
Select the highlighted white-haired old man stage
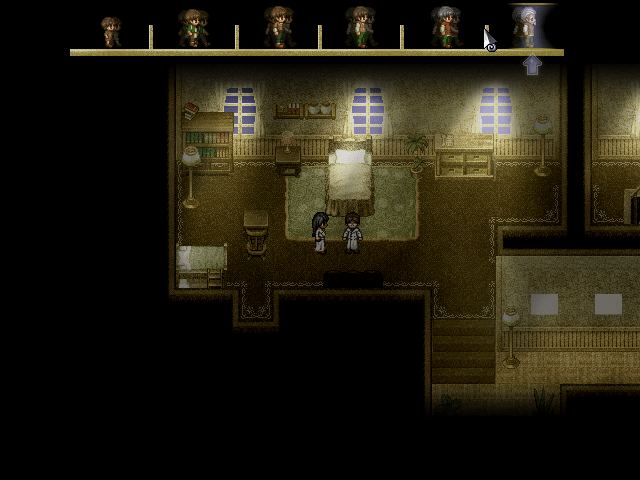point(526,27)
